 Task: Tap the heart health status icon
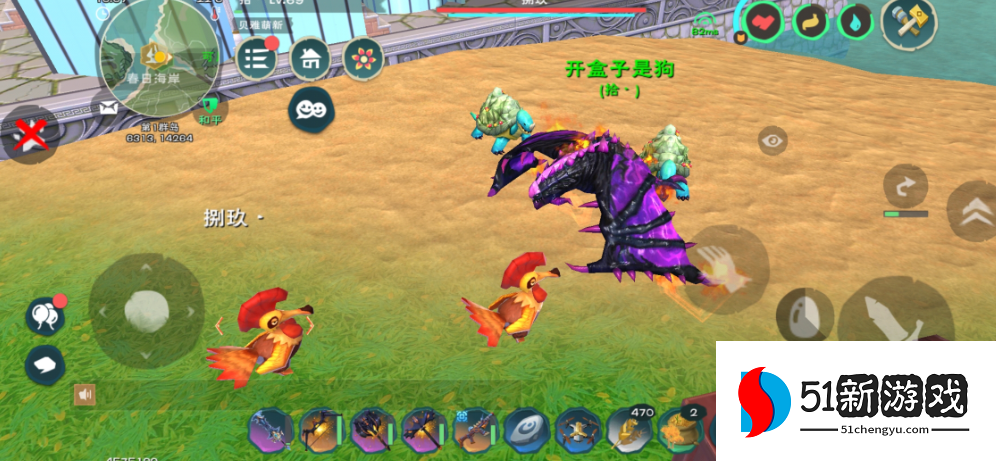pyautogui.click(x=763, y=21)
